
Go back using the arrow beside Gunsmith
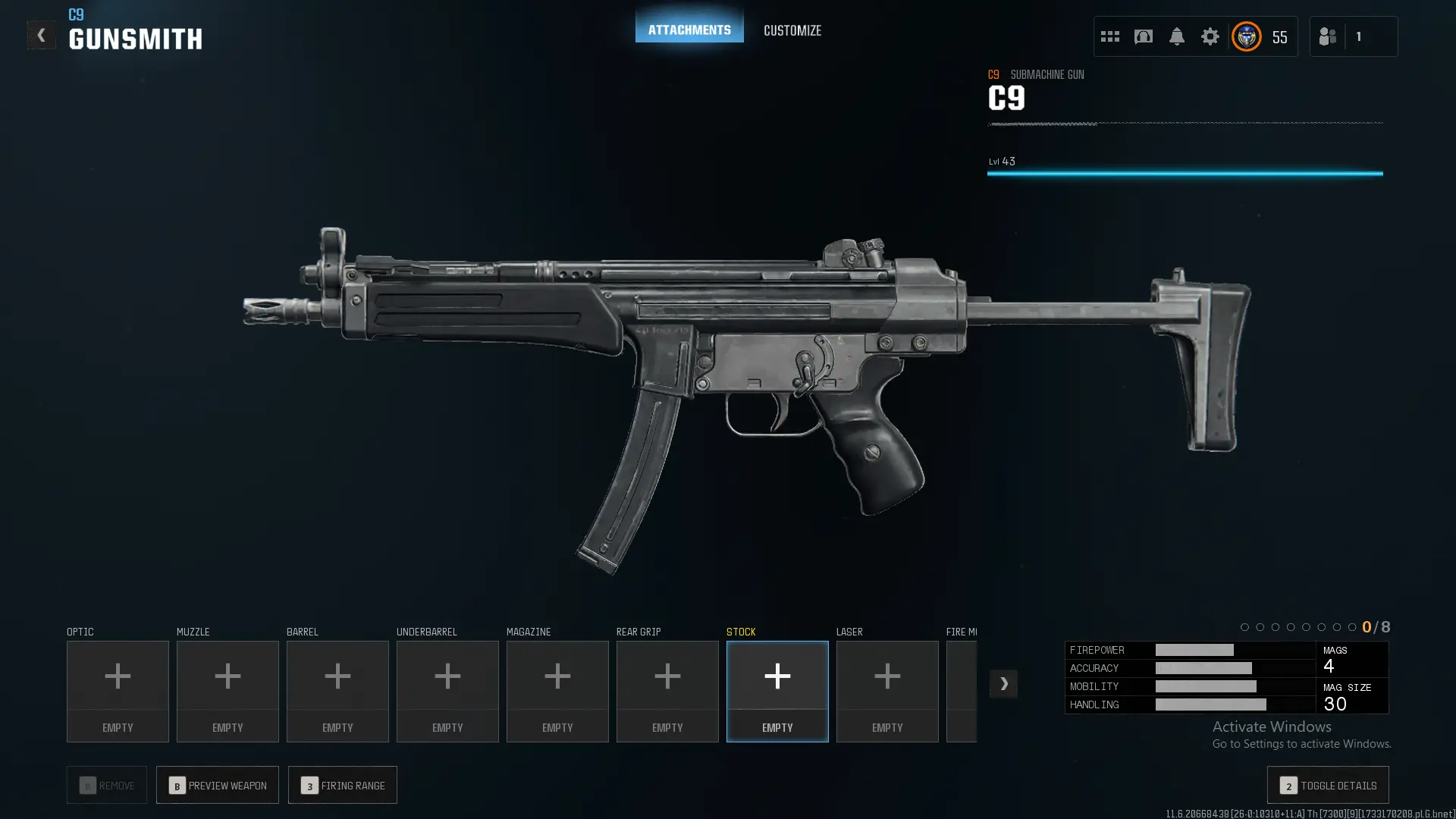point(41,35)
